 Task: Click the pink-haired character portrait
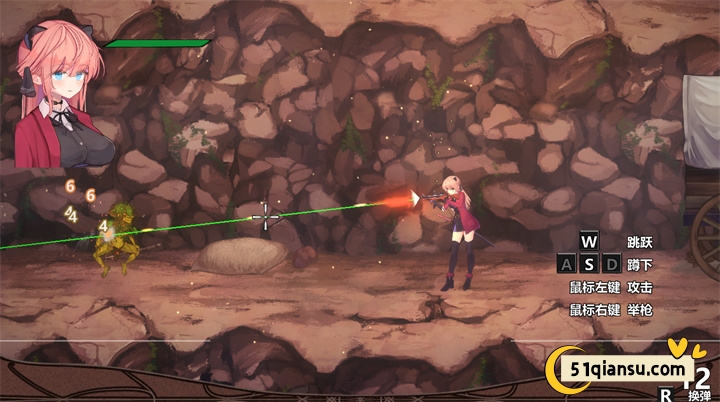(62, 95)
